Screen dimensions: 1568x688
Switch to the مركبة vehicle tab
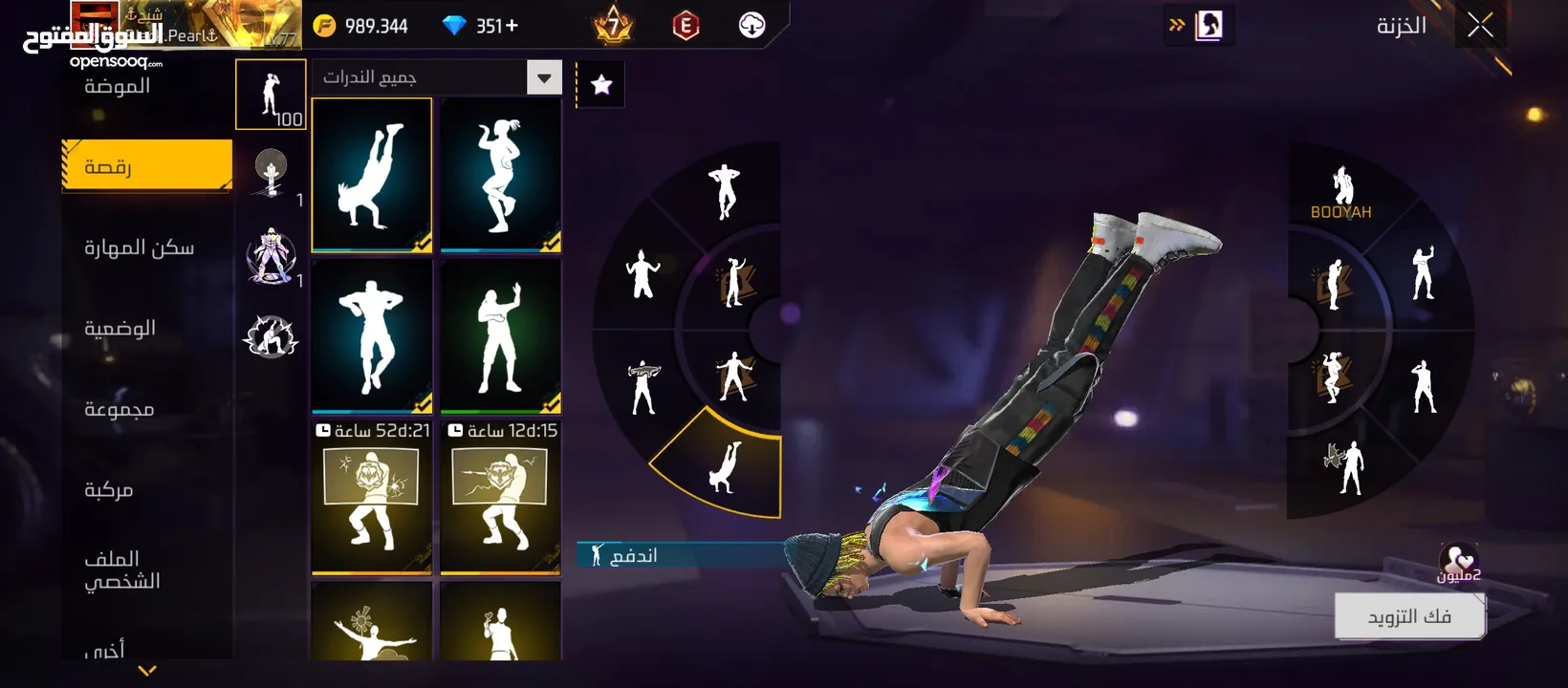pos(109,490)
